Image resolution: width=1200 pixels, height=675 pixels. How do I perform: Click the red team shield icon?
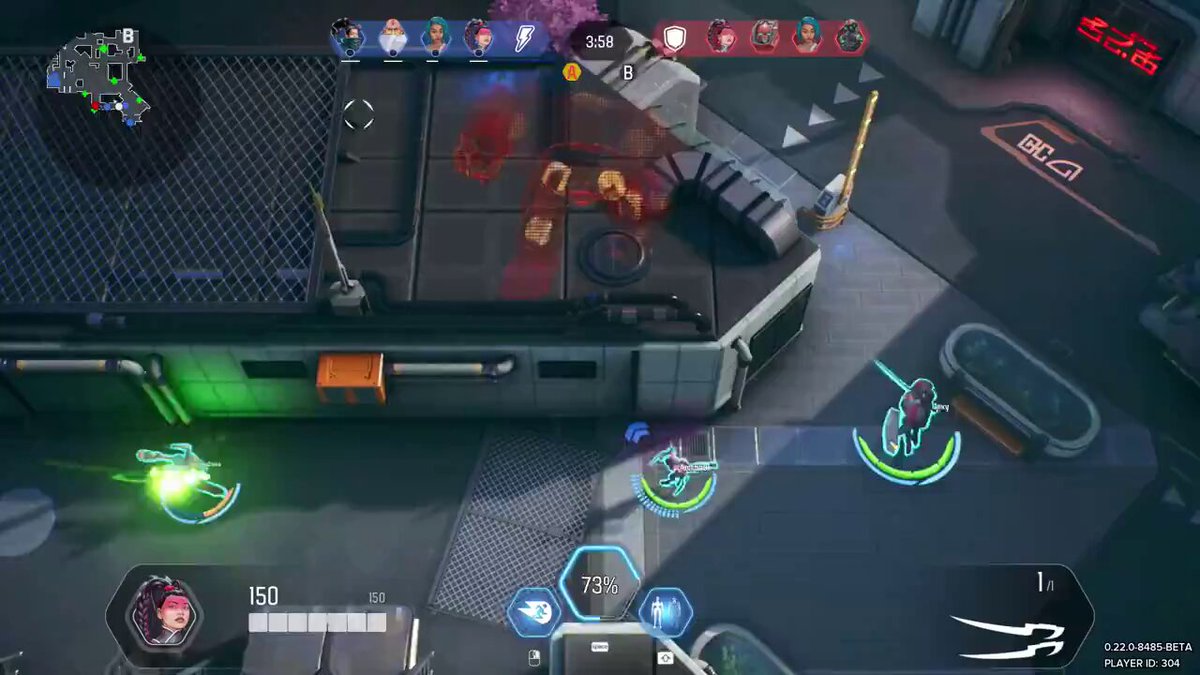[x=677, y=38]
